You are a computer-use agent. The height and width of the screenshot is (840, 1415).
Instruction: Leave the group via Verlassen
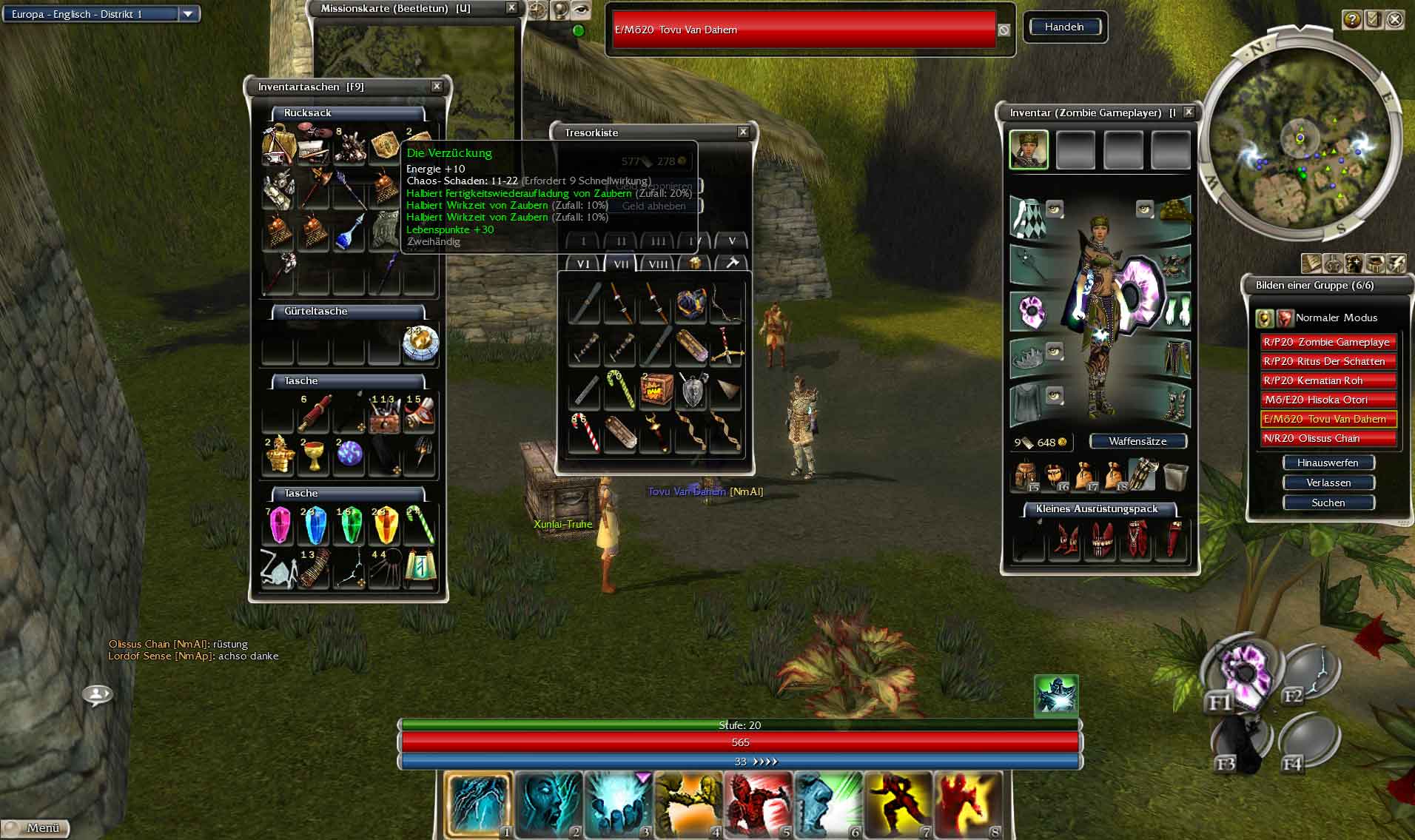click(x=1328, y=483)
